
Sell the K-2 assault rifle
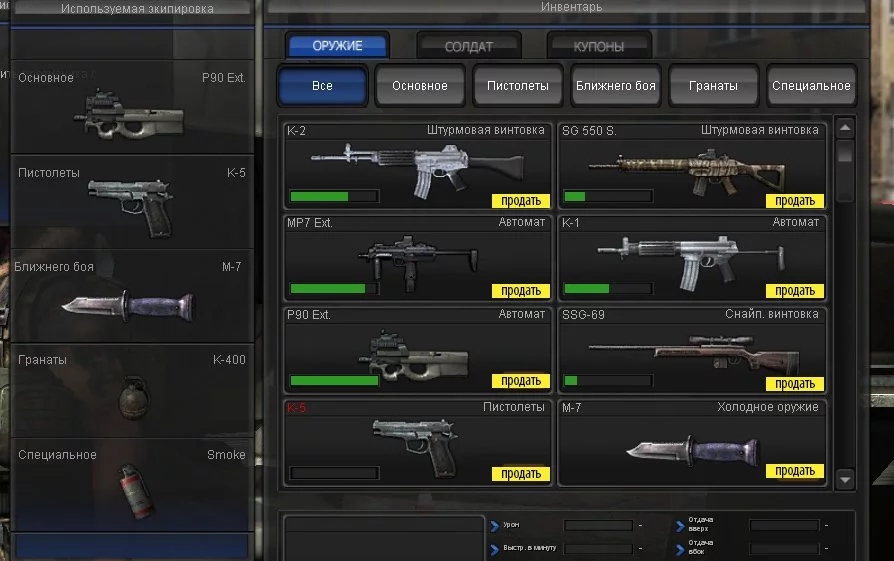(x=521, y=201)
